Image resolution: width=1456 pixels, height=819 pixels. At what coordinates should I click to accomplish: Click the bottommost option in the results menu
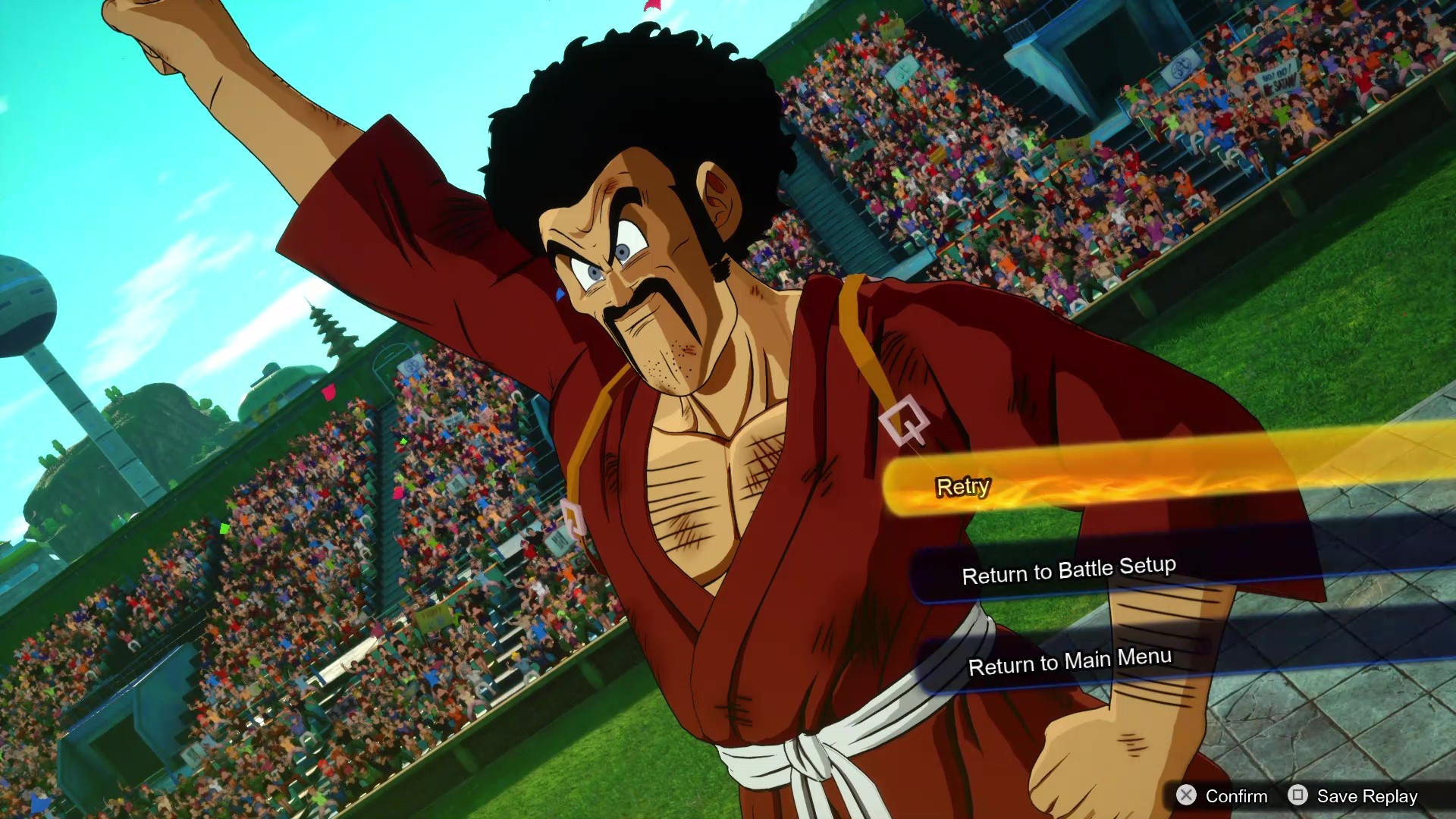1069,661
